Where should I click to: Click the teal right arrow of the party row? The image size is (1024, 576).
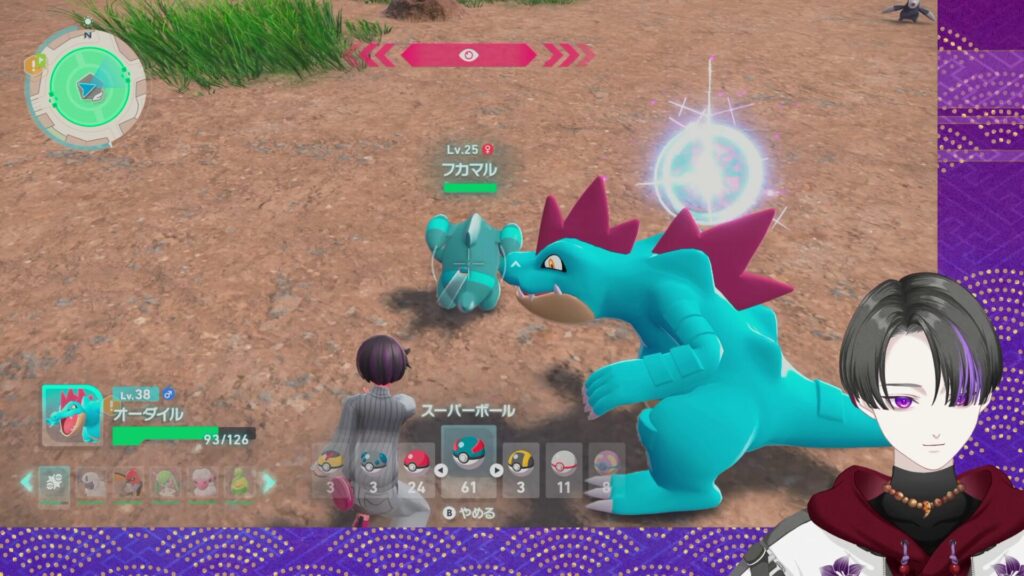[268, 483]
